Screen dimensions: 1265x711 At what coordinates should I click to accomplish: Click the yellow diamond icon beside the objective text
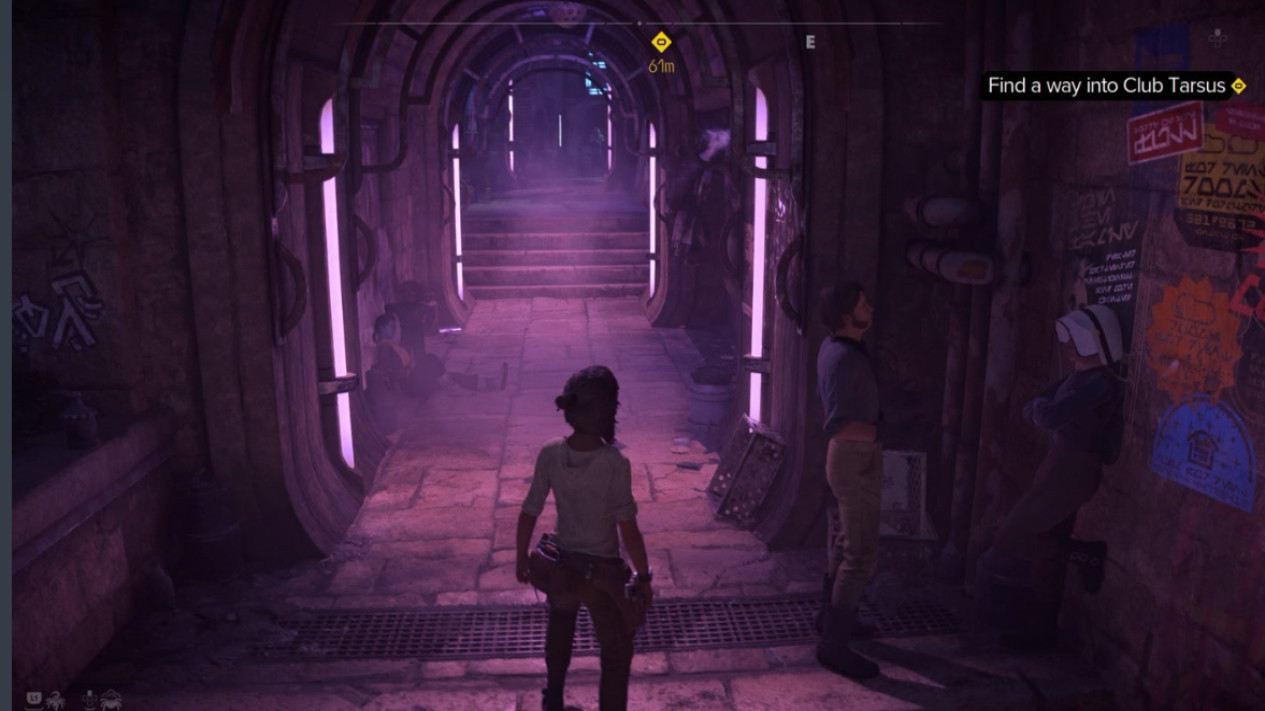pos(1239,86)
